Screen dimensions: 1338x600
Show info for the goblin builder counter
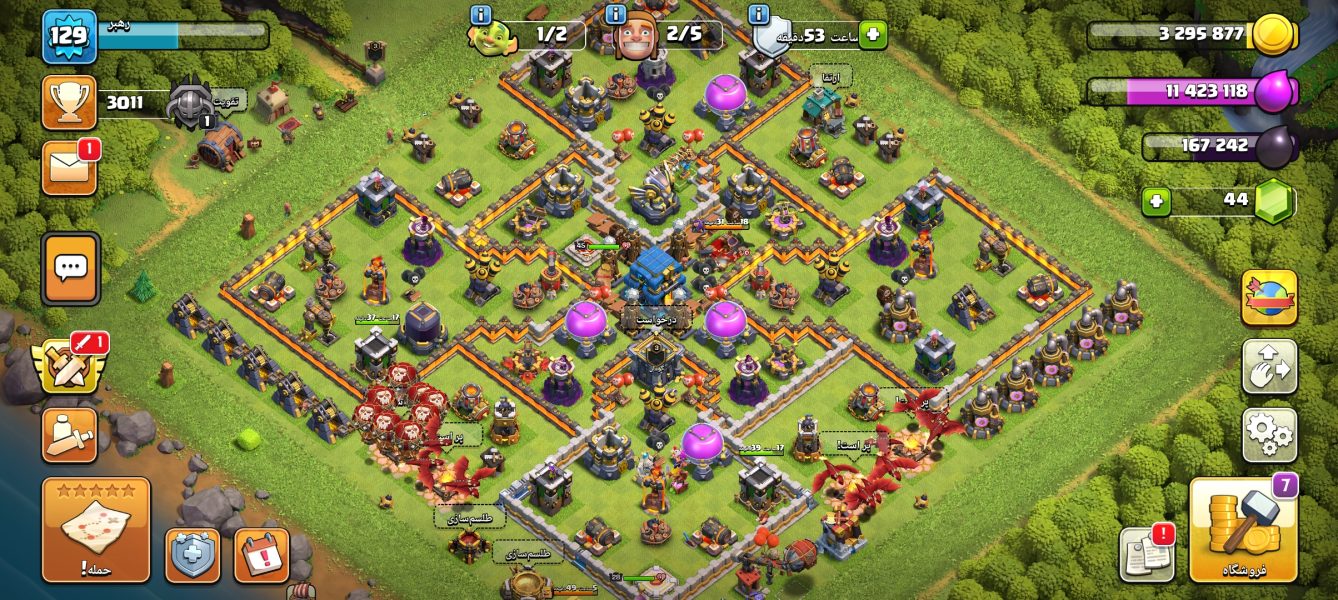tap(480, 15)
